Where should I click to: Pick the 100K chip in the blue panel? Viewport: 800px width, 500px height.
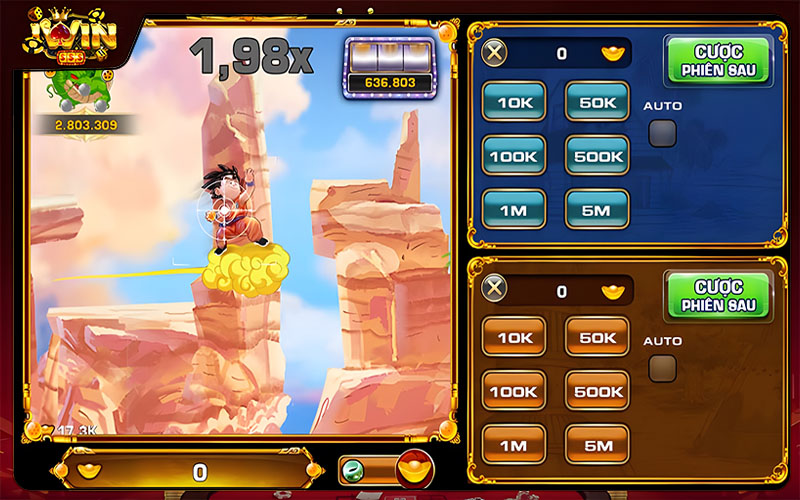coord(515,155)
